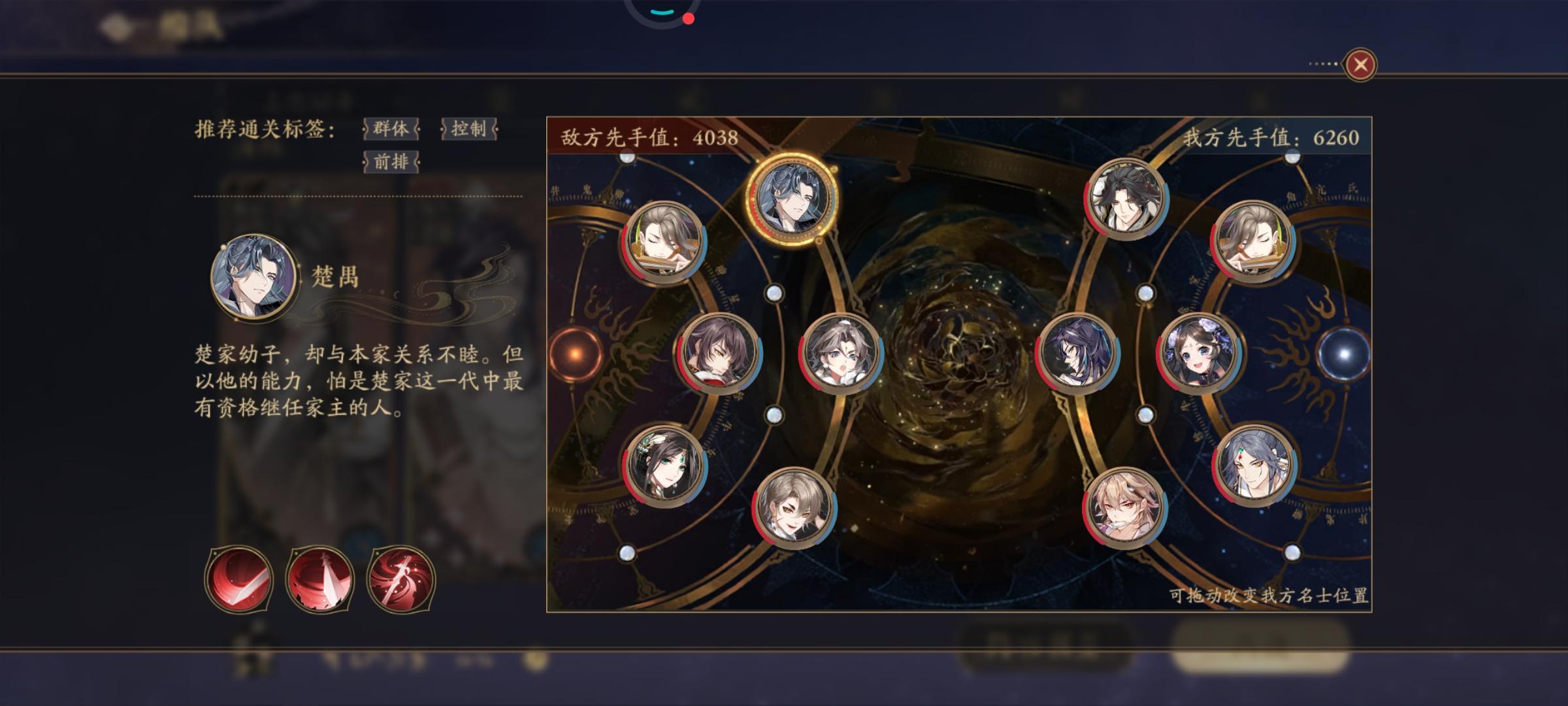The width and height of the screenshot is (1568, 706).
Task: Expand the 控制 recommended tag
Action: coord(469,130)
